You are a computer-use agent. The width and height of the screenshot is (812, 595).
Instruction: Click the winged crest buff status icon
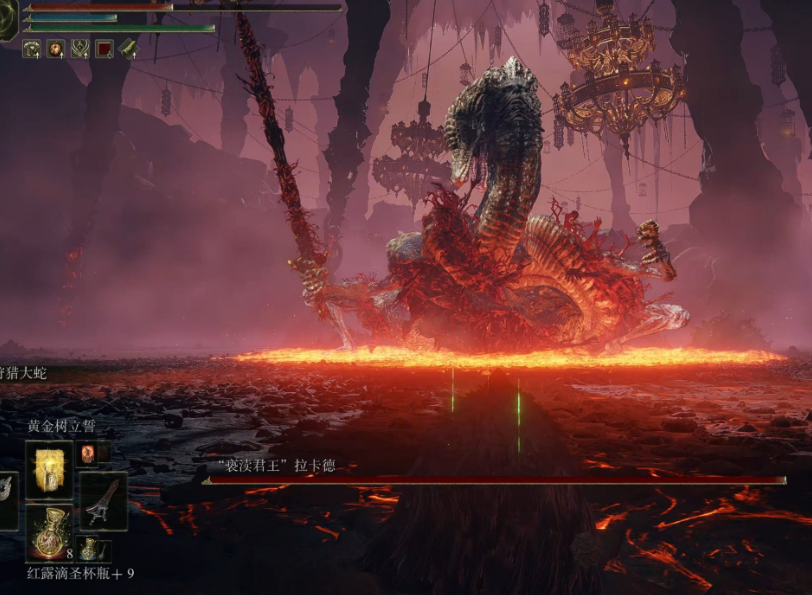pyautogui.click(x=79, y=48)
